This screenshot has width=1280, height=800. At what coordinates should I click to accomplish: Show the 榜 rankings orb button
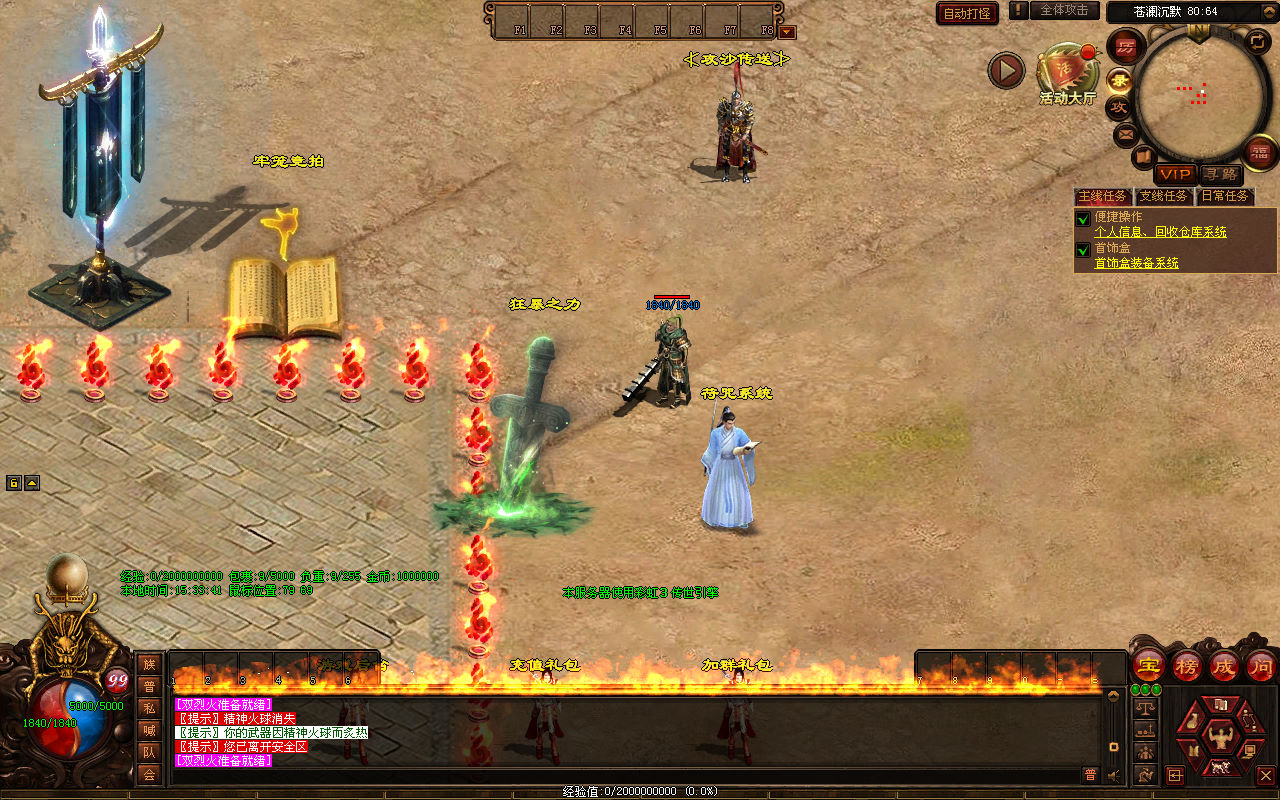click(1187, 665)
